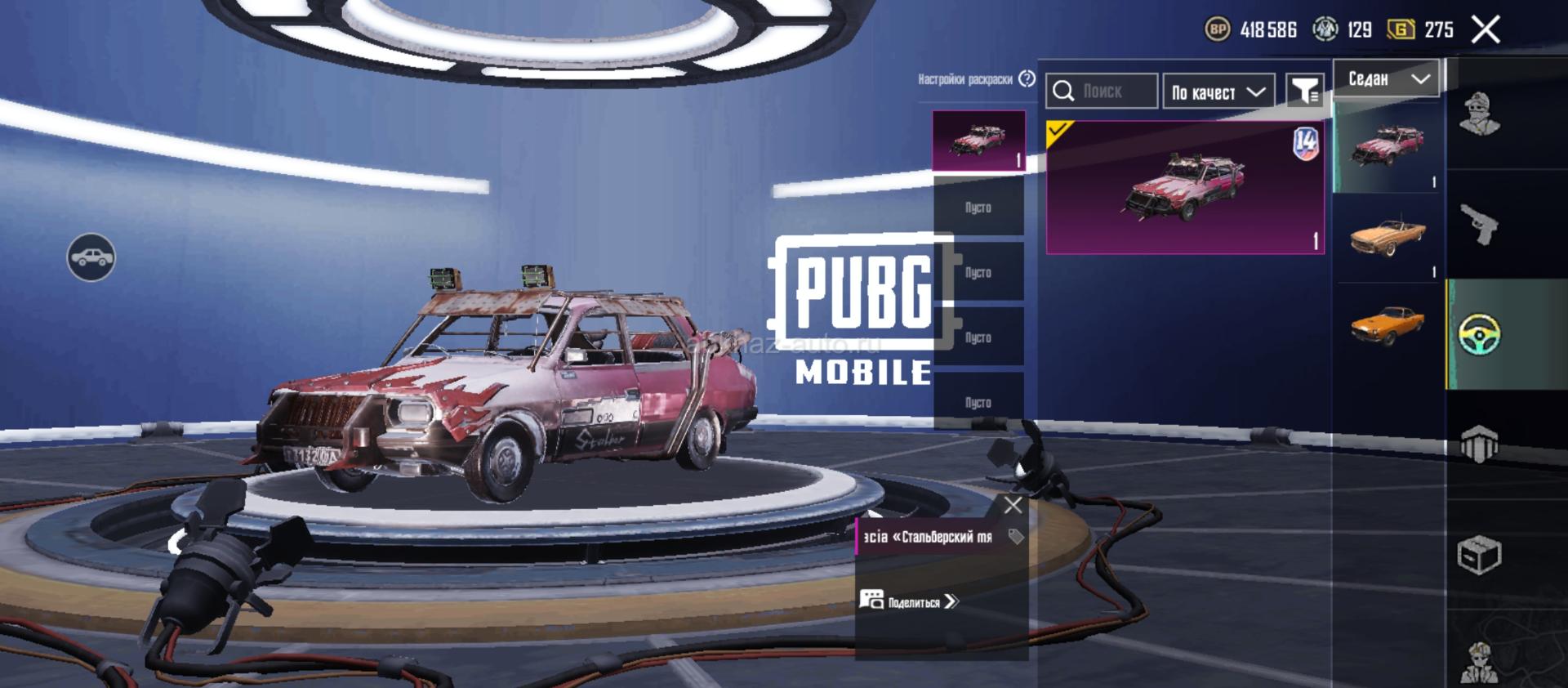Switch to the masked character outfit tab

click(x=1479, y=114)
